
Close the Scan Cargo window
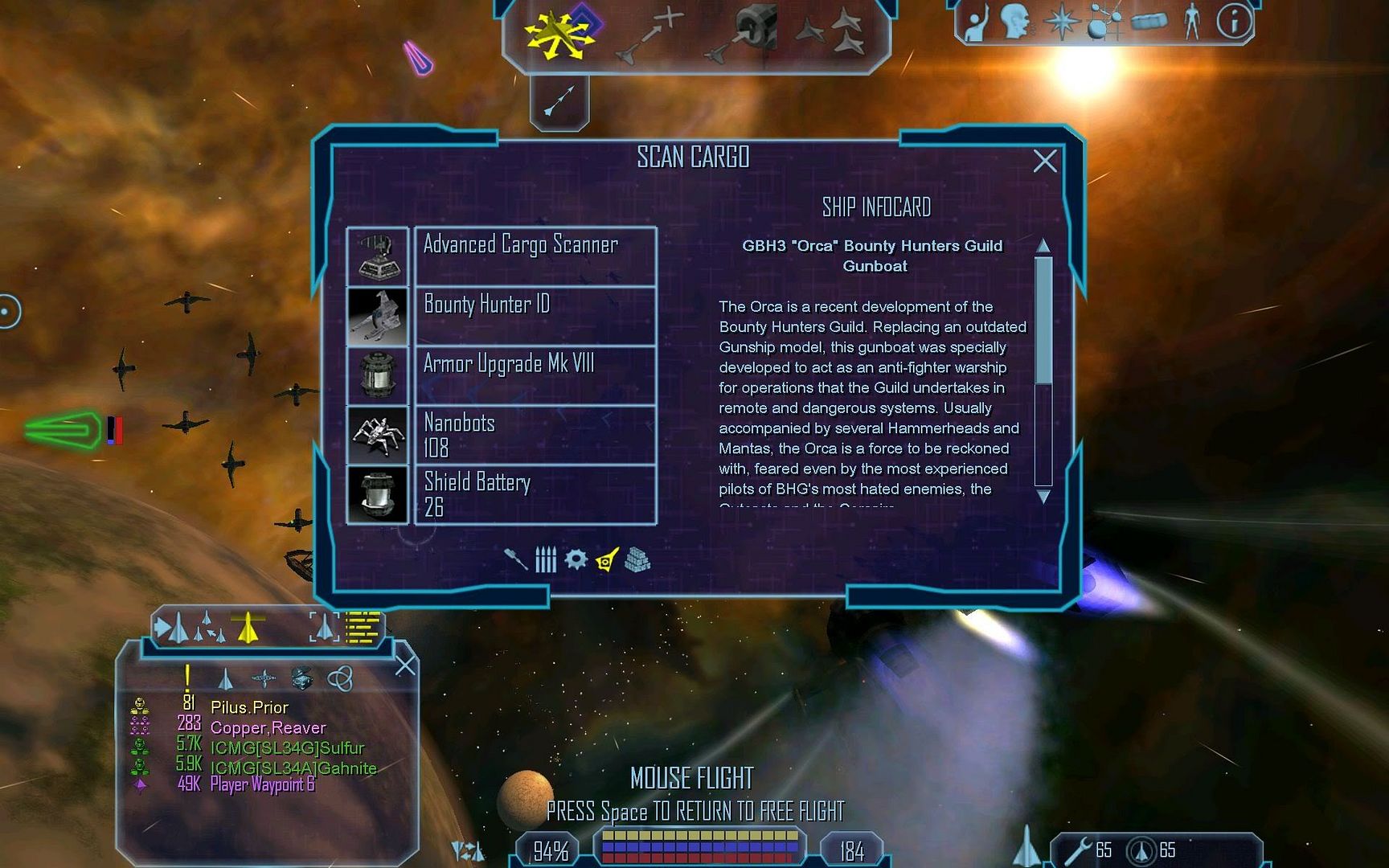pyautogui.click(x=1044, y=162)
